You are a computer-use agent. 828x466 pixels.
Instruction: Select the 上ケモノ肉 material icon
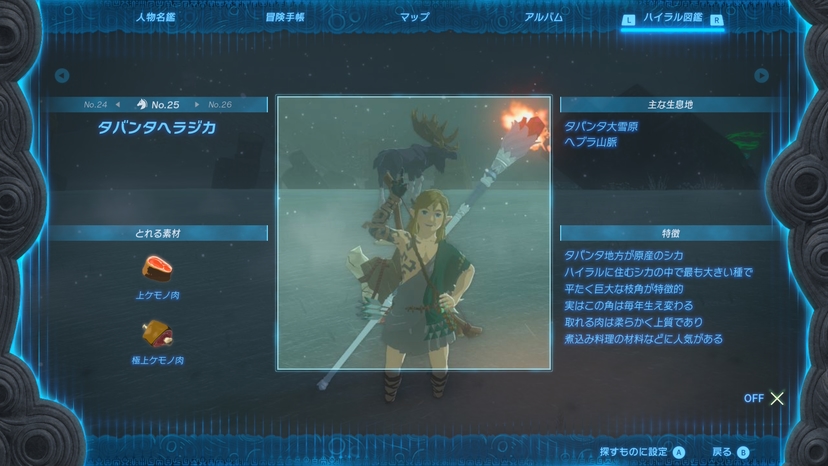tap(158, 267)
